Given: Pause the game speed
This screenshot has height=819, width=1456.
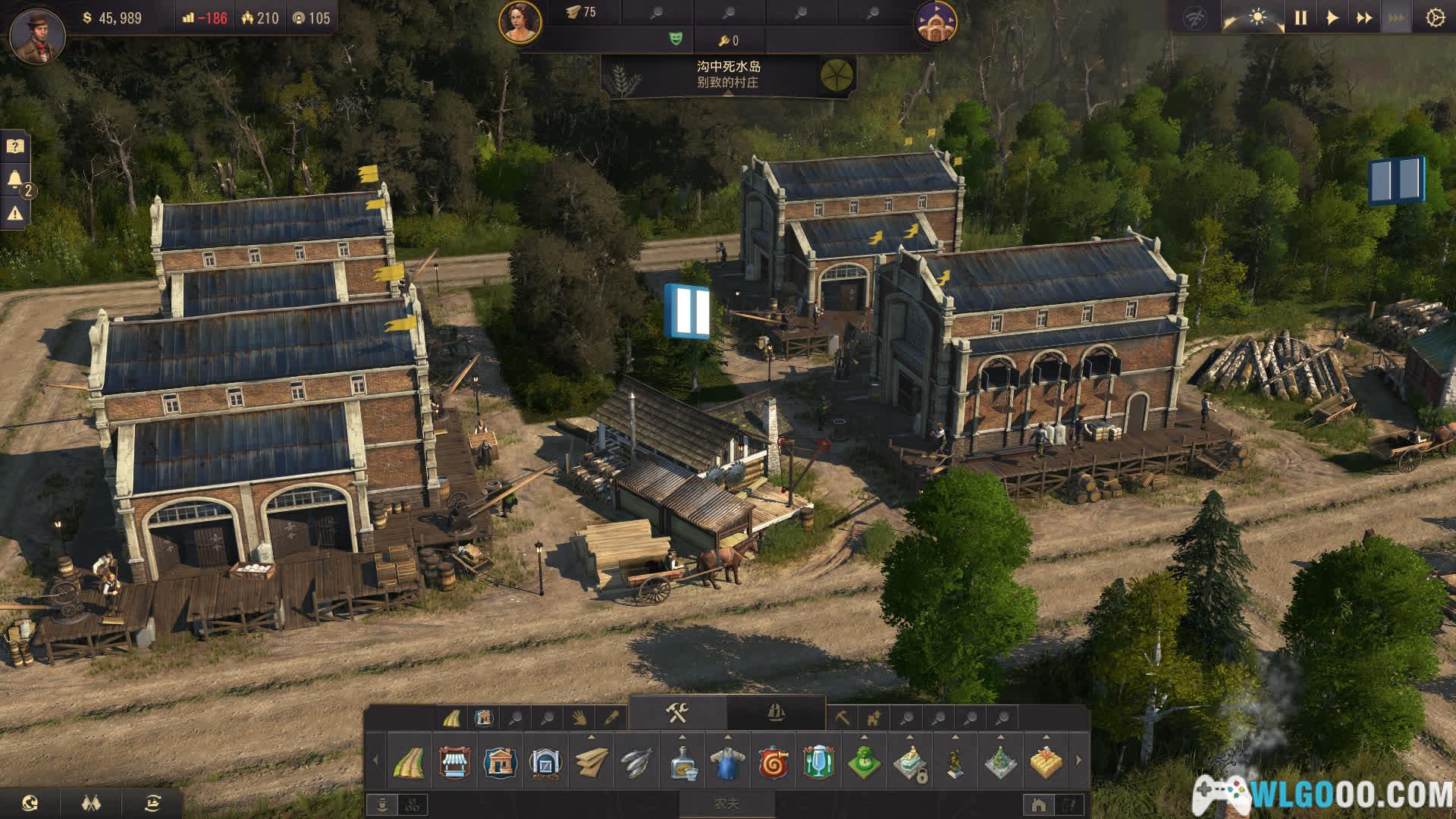Looking at the screenshot, I should [x=1301, y=17].
